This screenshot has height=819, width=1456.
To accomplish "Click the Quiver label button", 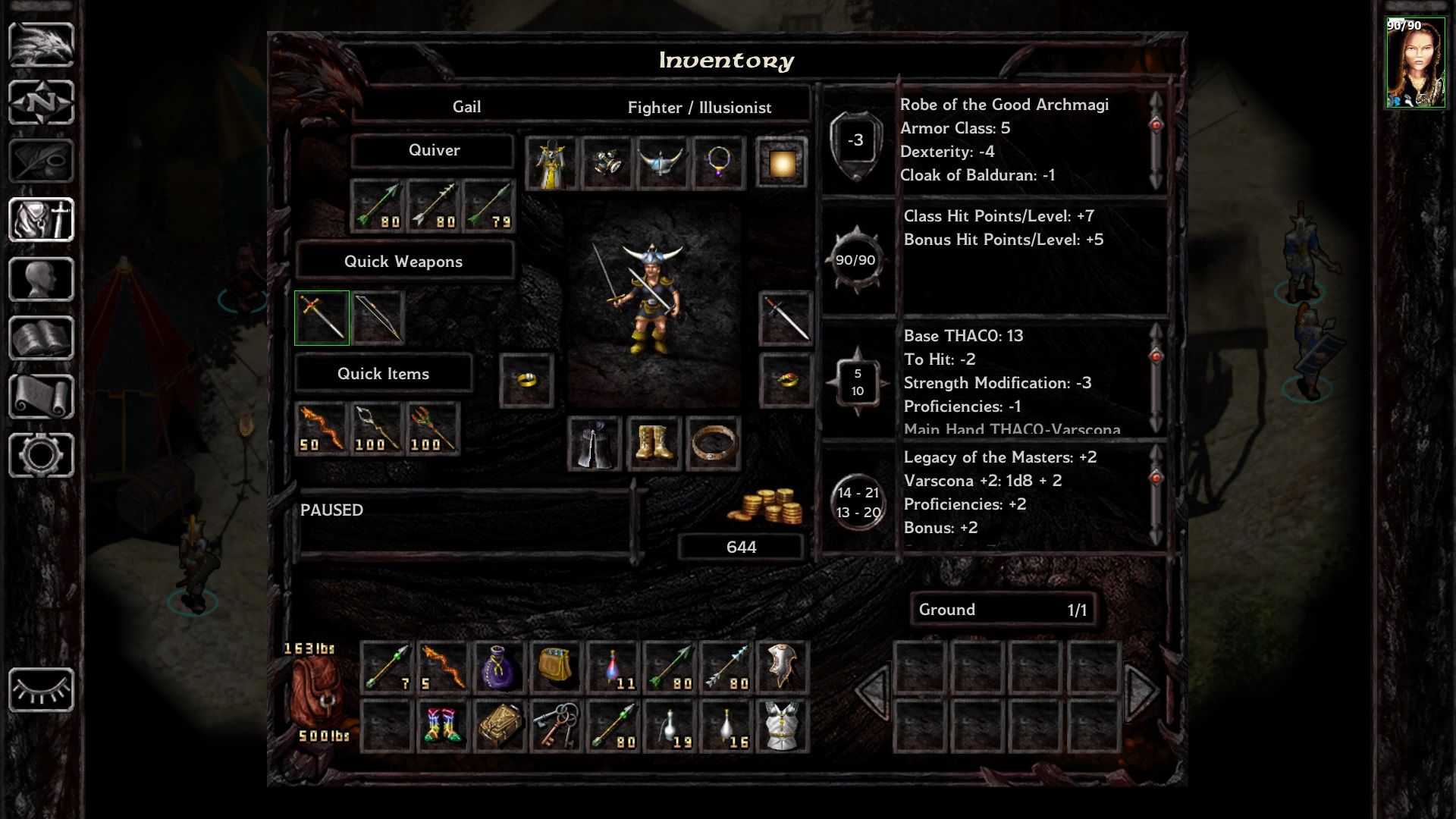I will [435, 150].
